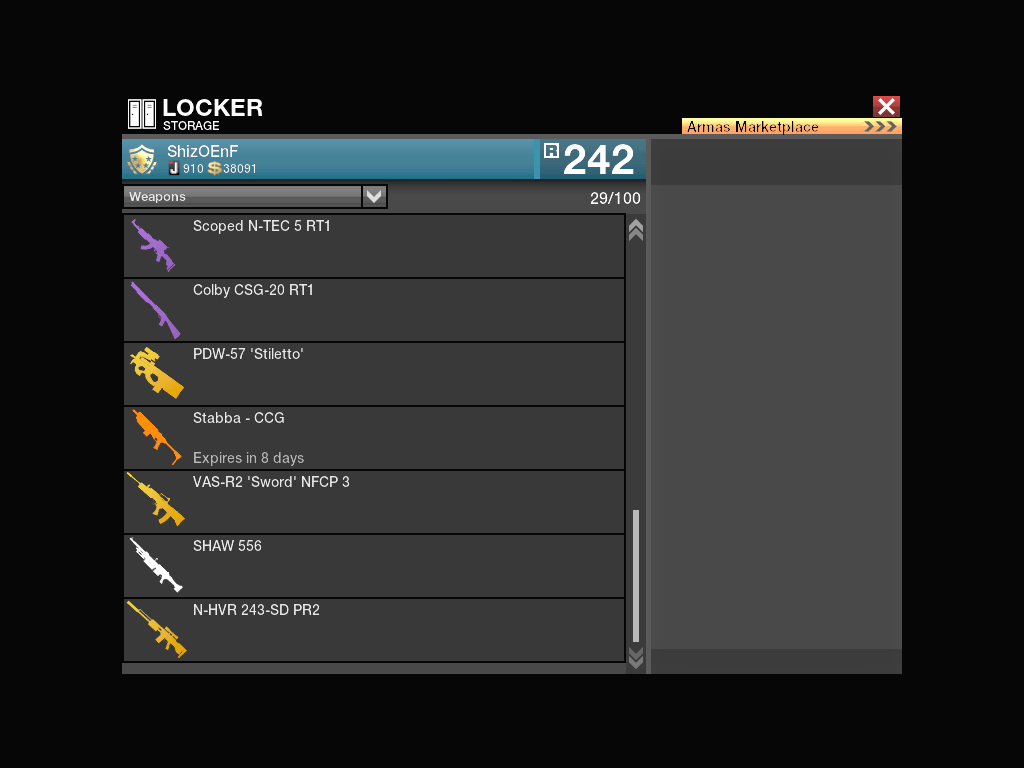Choose the SHAW 556 machine gun
Image resolution: width=1024 pixels, height=768 pixels.
pos(374,566)
